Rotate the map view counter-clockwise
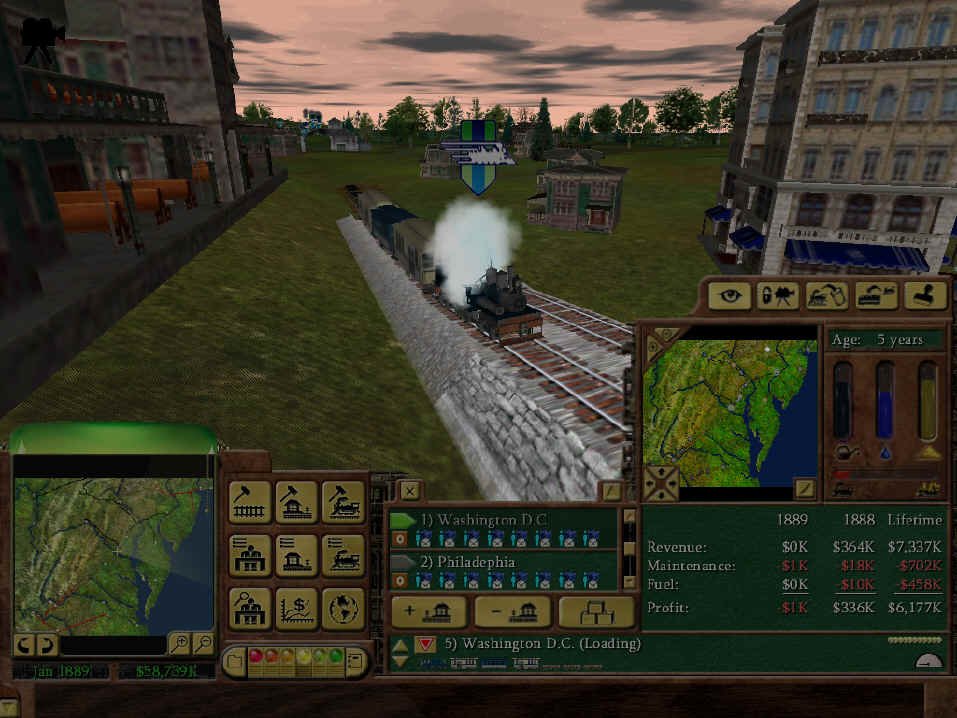This screenshot has width=957, height=718. click(x=22, y=644)
